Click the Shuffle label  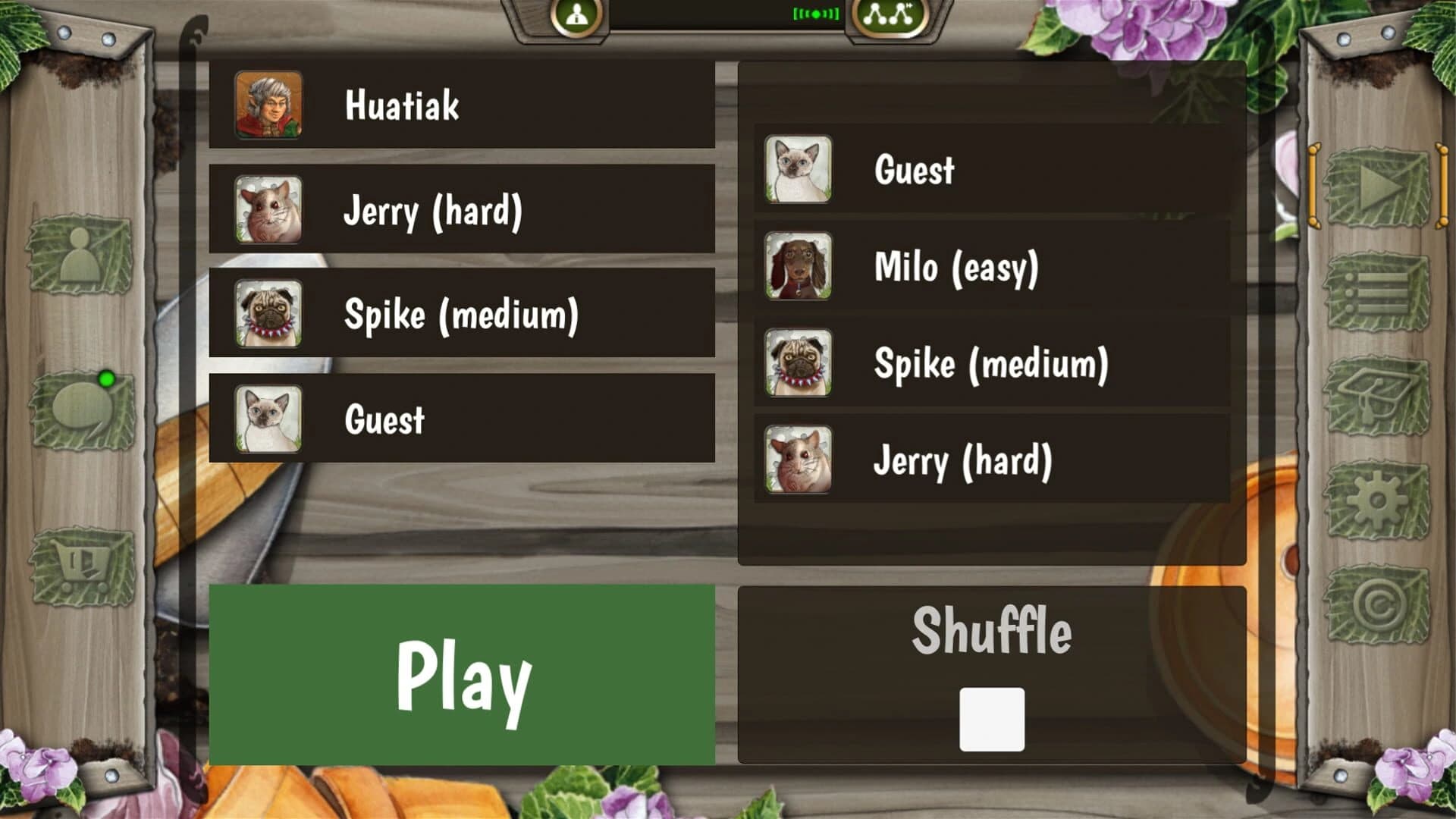pos(993,632)
